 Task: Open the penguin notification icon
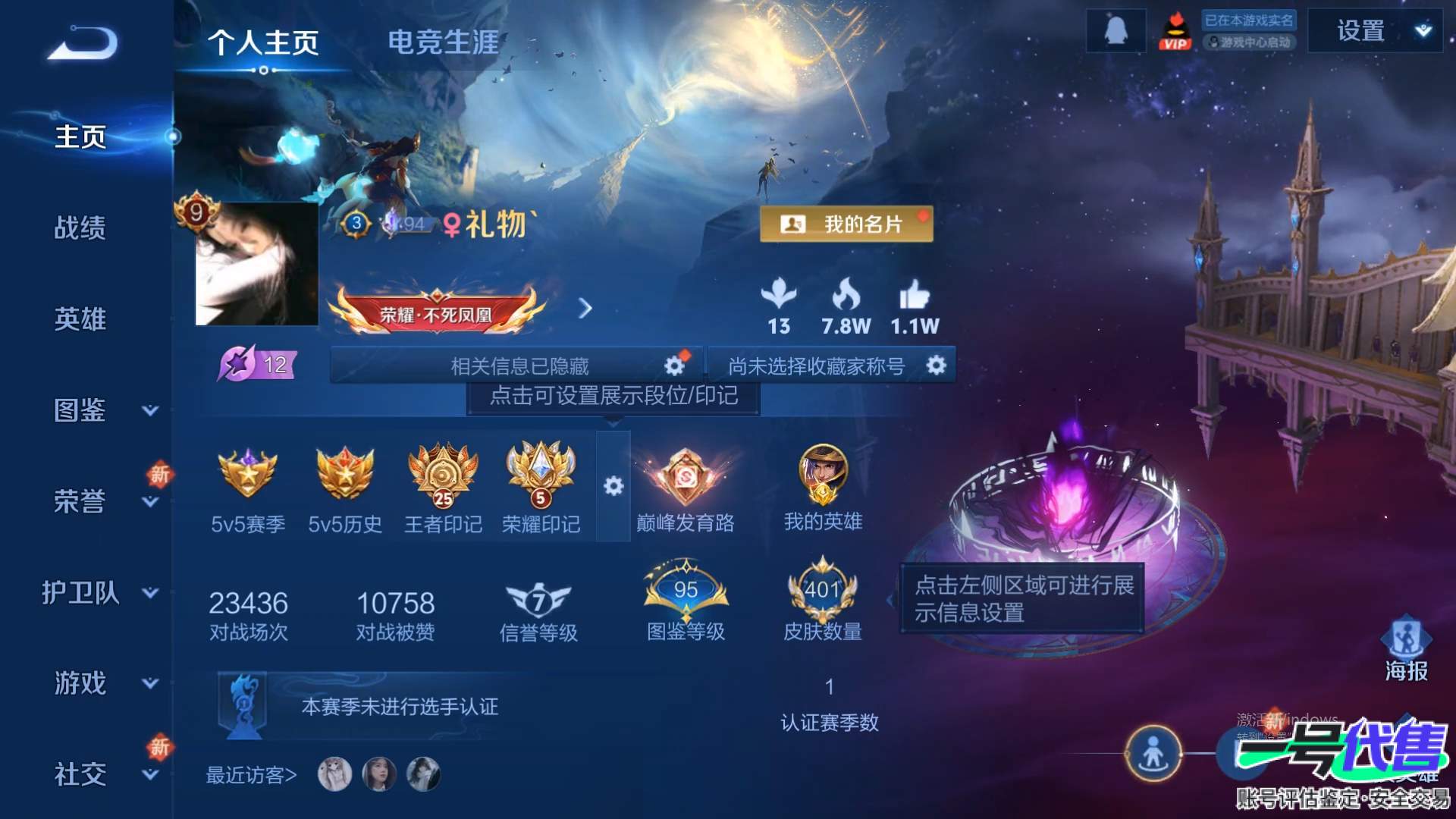click(x=1115, y=30)
